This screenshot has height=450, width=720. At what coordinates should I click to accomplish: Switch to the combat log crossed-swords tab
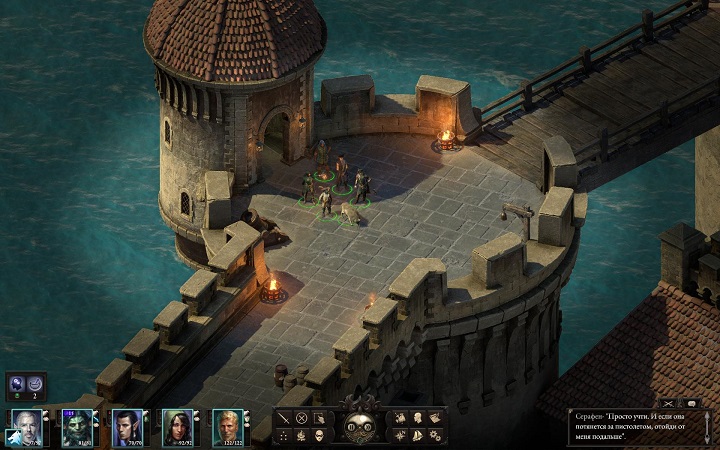point(668,402)
